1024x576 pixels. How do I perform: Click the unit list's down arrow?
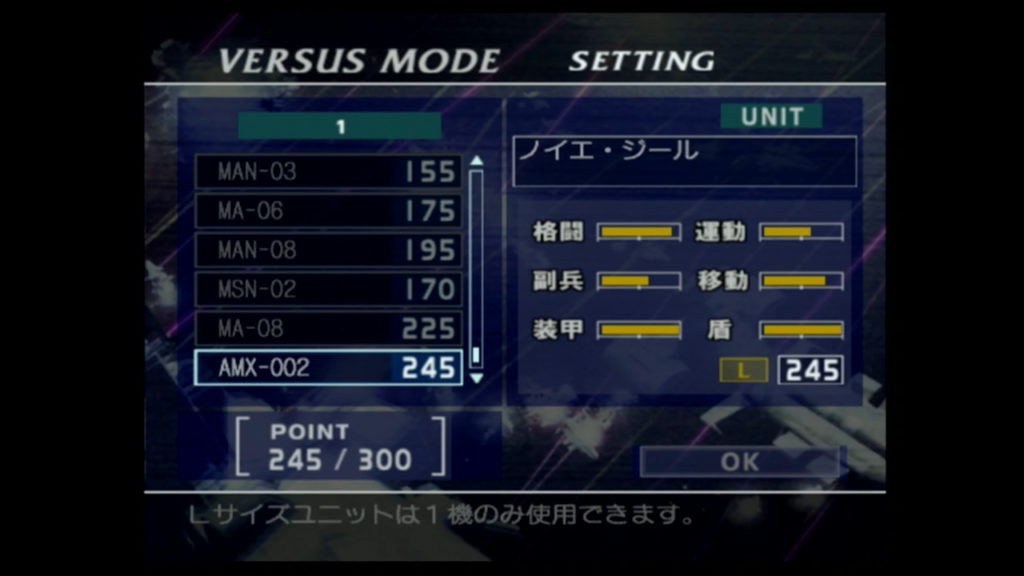click(x=476, y=378)
